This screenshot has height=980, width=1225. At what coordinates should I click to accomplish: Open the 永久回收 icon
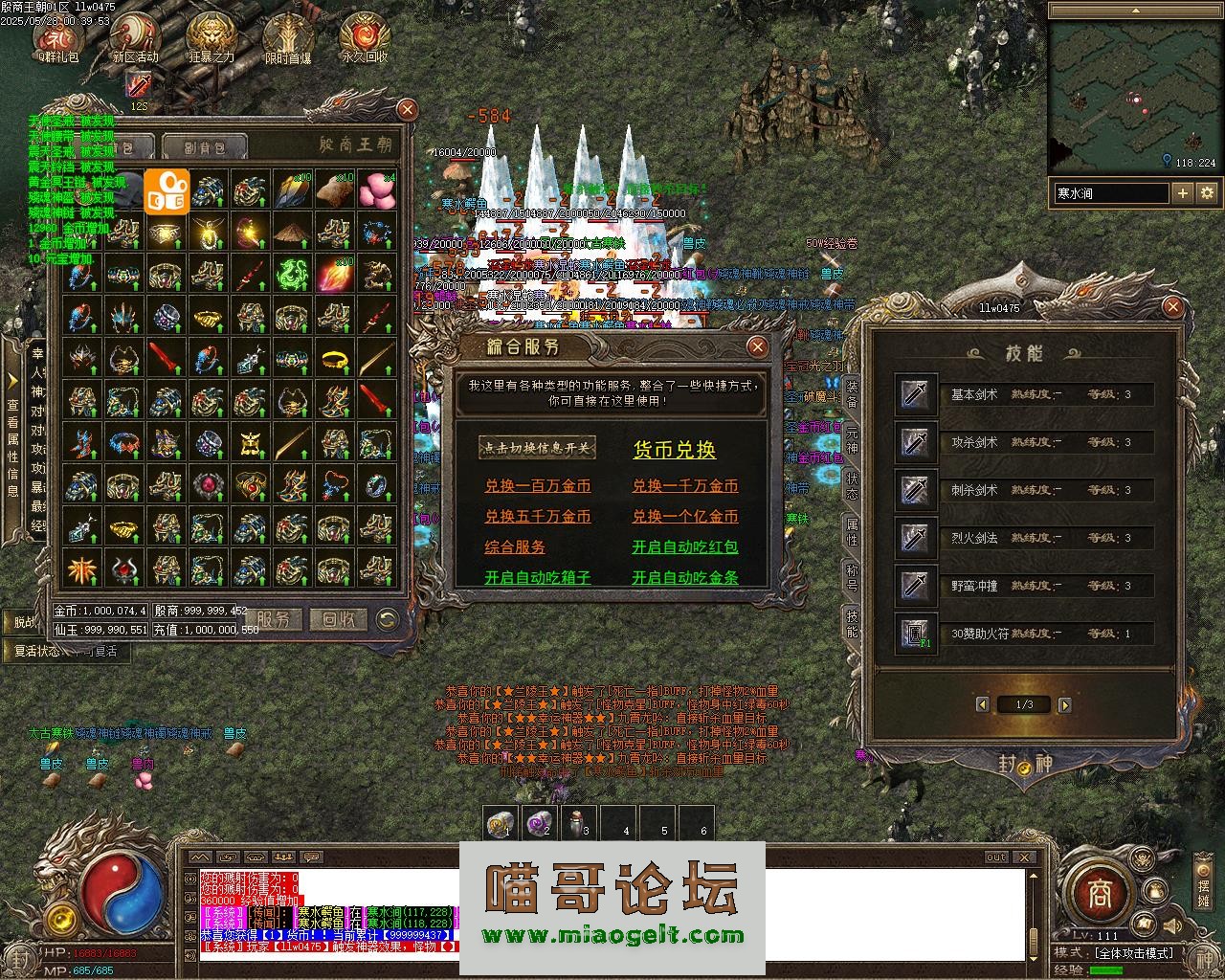pyautogui.click(x=365, y=40)
